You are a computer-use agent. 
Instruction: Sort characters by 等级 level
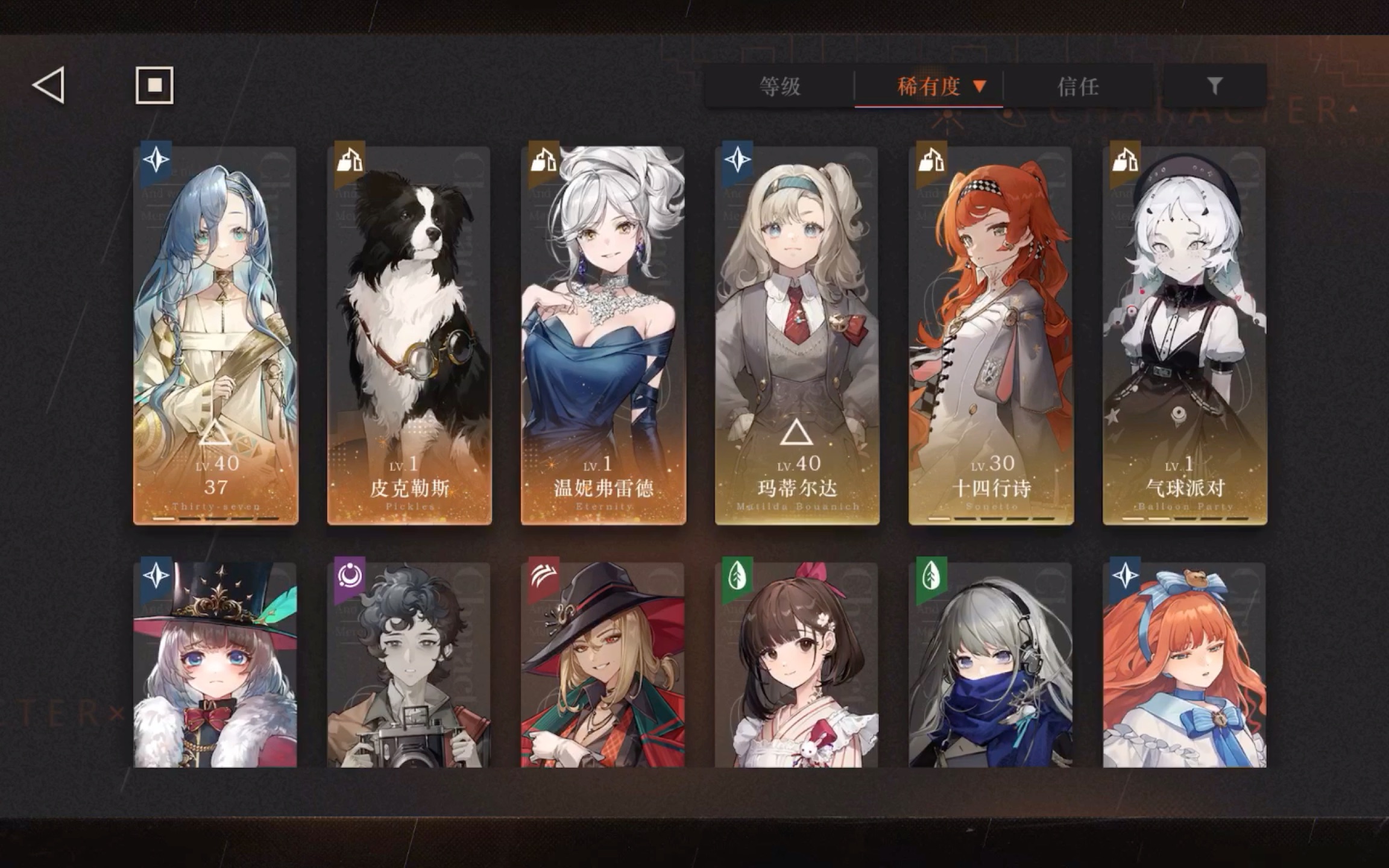780,87
